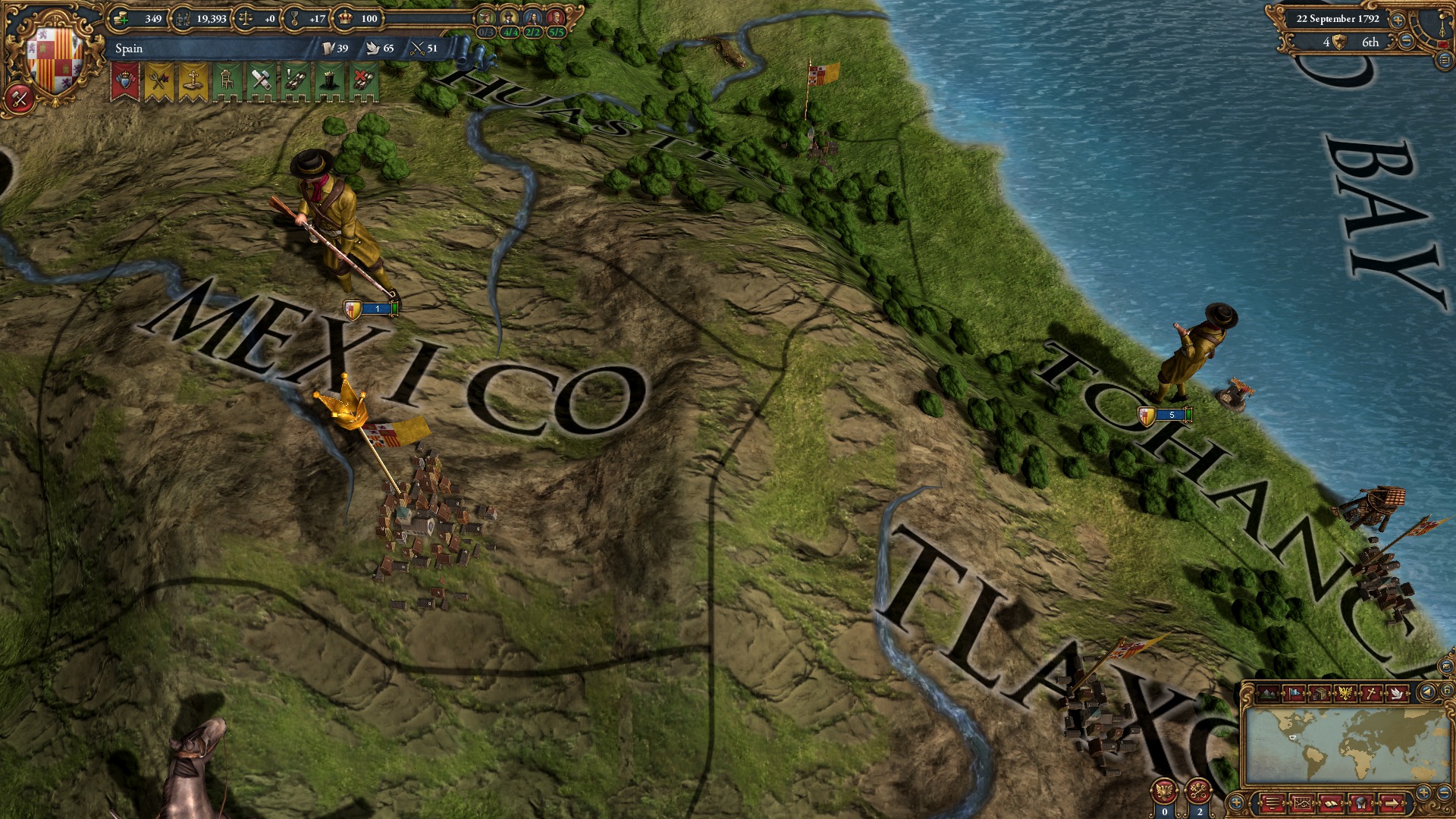Switch to the political mapmode flag icon
Viewport: 1456px width, 819px height.
[1294, 692]
